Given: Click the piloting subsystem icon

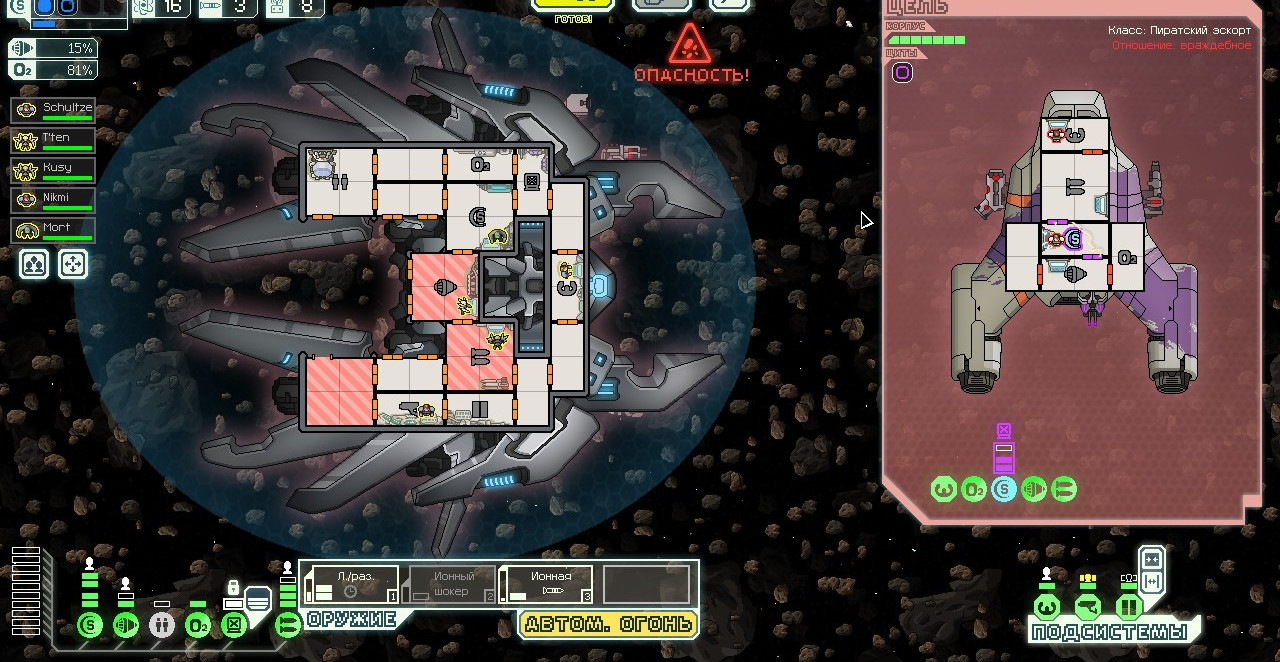Looking at the screenshot, I should tap(1047, 607).
